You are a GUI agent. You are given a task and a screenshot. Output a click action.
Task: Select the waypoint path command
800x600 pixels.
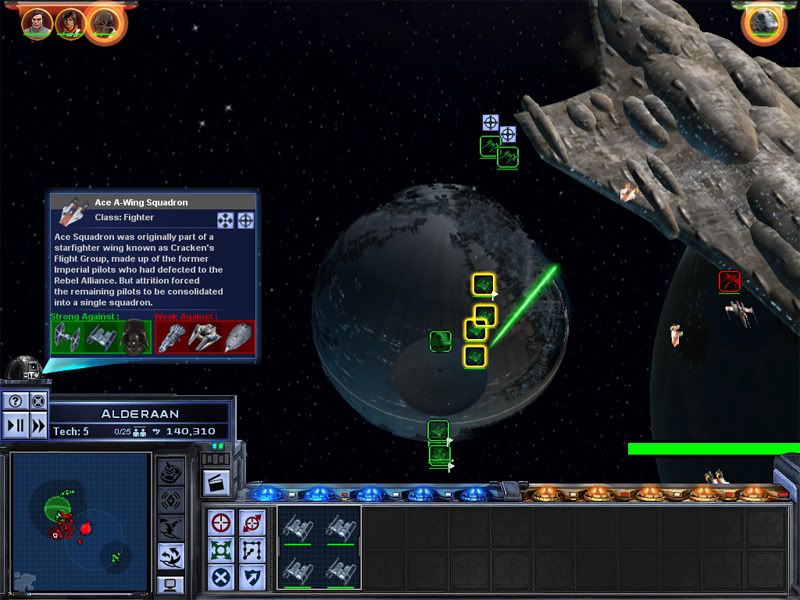[252, 548]
